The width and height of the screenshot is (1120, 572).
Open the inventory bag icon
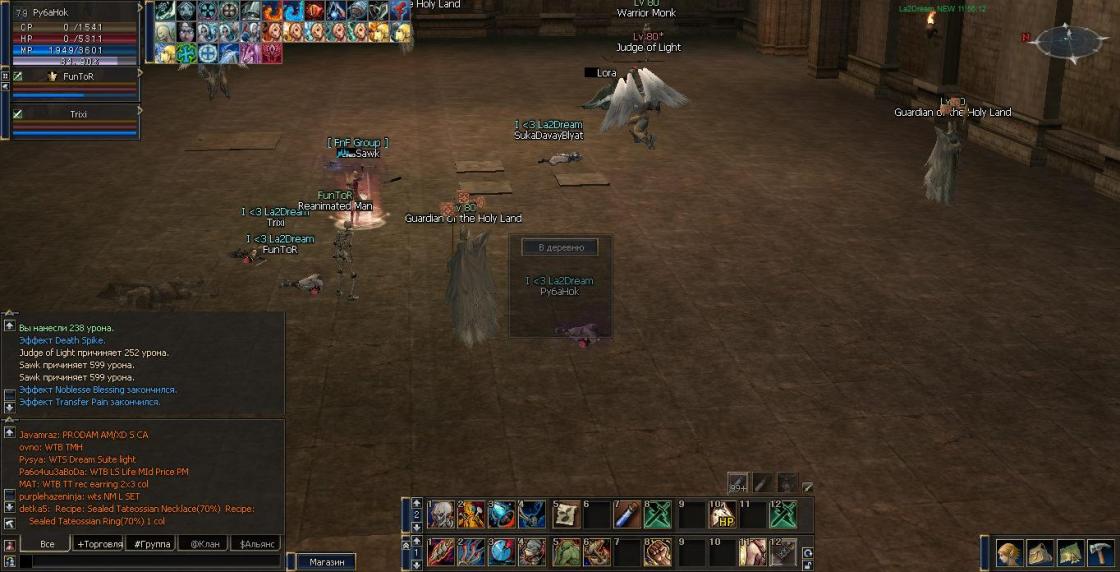1040,553
